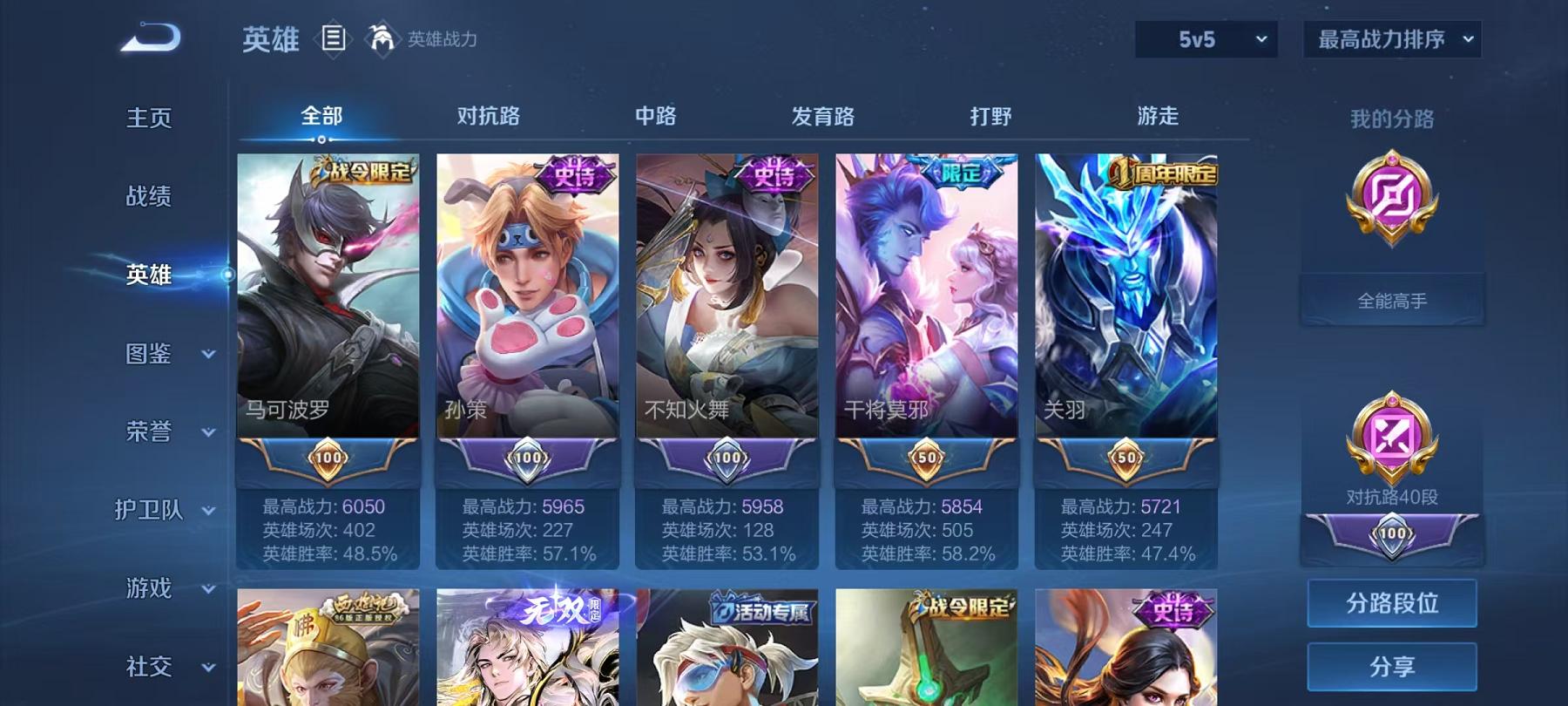This screenshot has width=1568, height=706.
Task: Switch to the 打野 tab
Action: (x=990, y=116)
